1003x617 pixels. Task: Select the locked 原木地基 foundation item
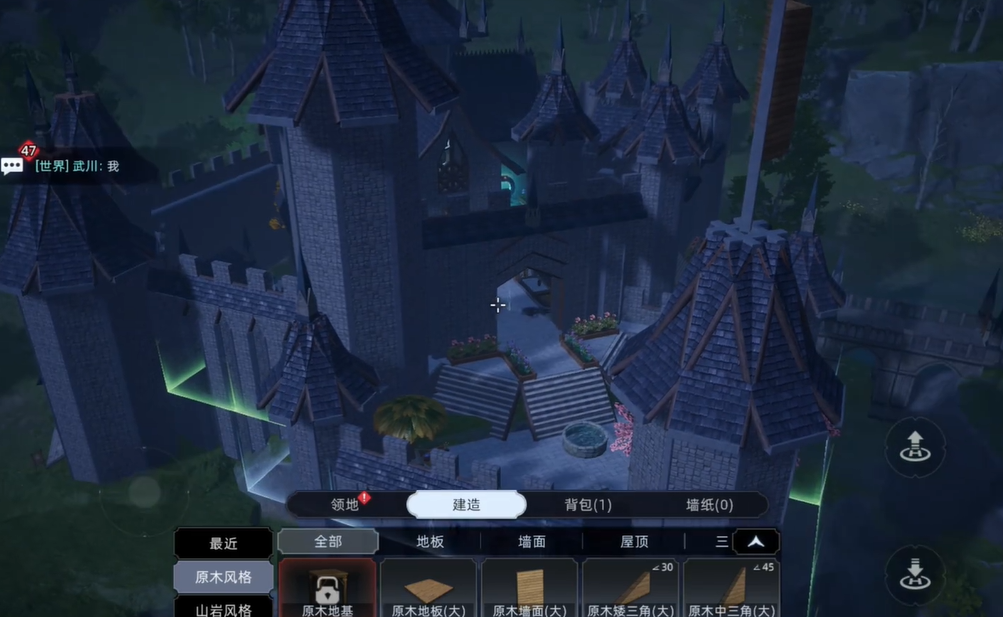327,589
